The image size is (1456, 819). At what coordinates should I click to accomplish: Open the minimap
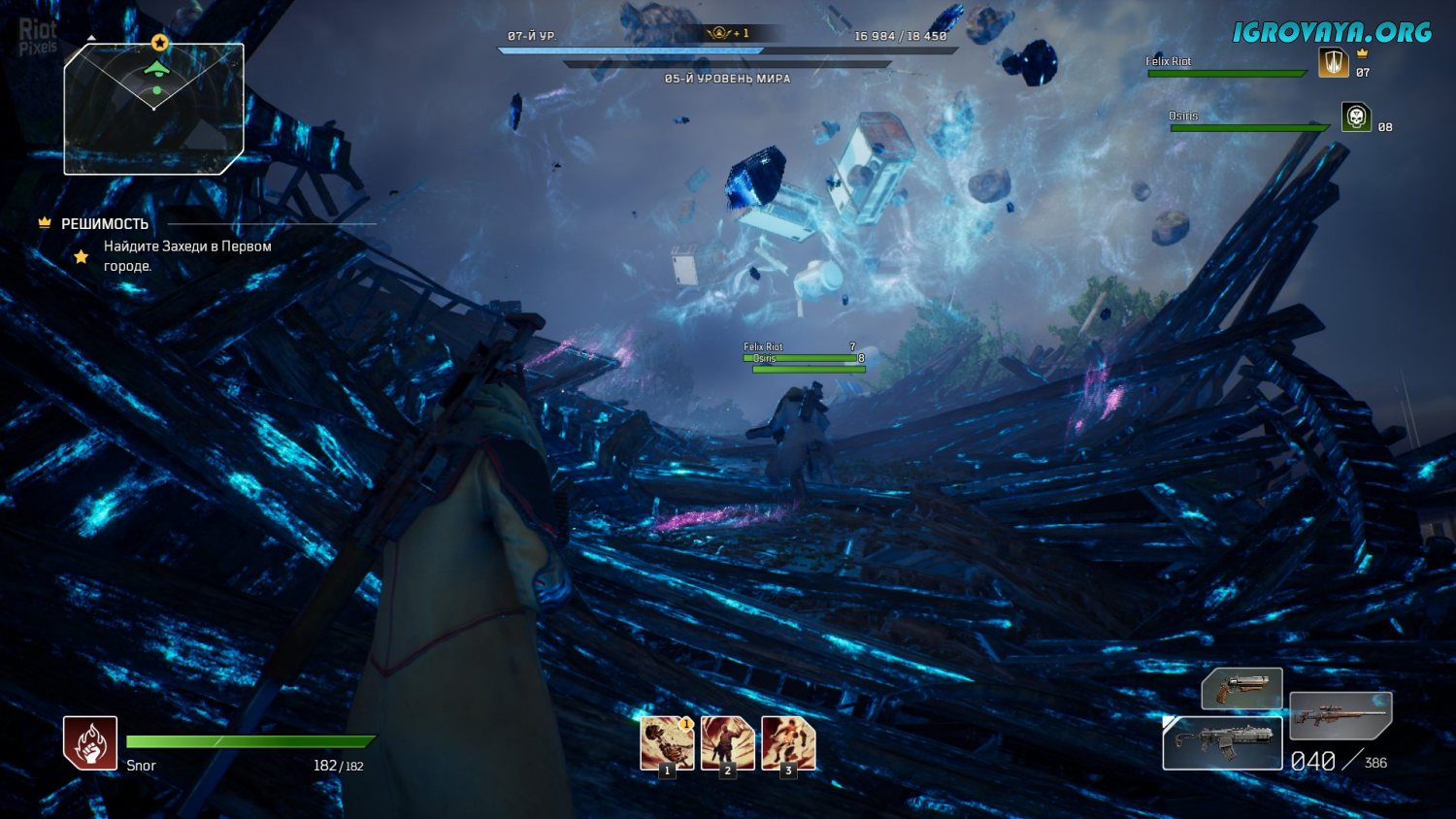pos(153,109)
